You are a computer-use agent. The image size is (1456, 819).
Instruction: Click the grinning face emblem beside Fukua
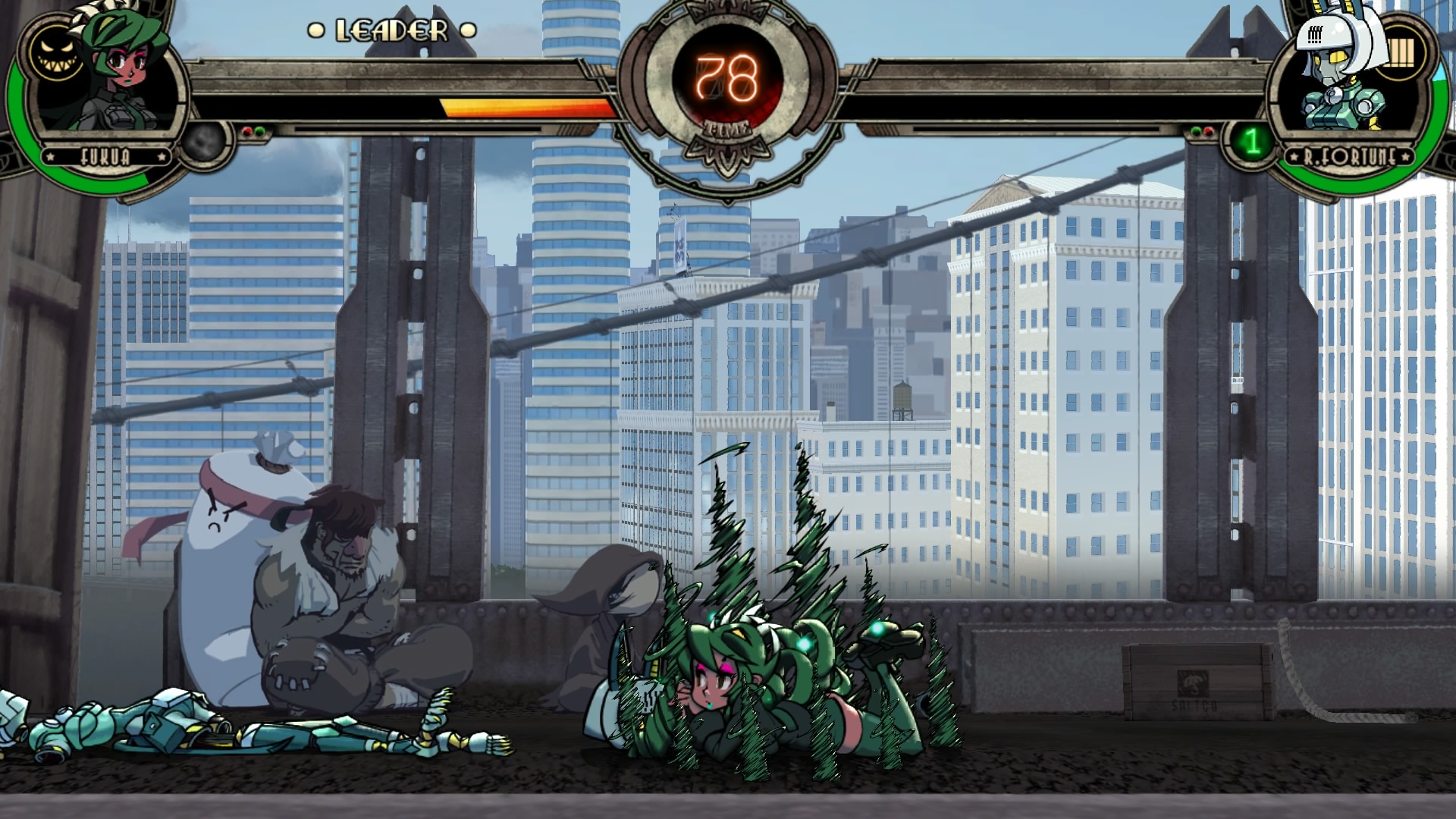(55, 55)
